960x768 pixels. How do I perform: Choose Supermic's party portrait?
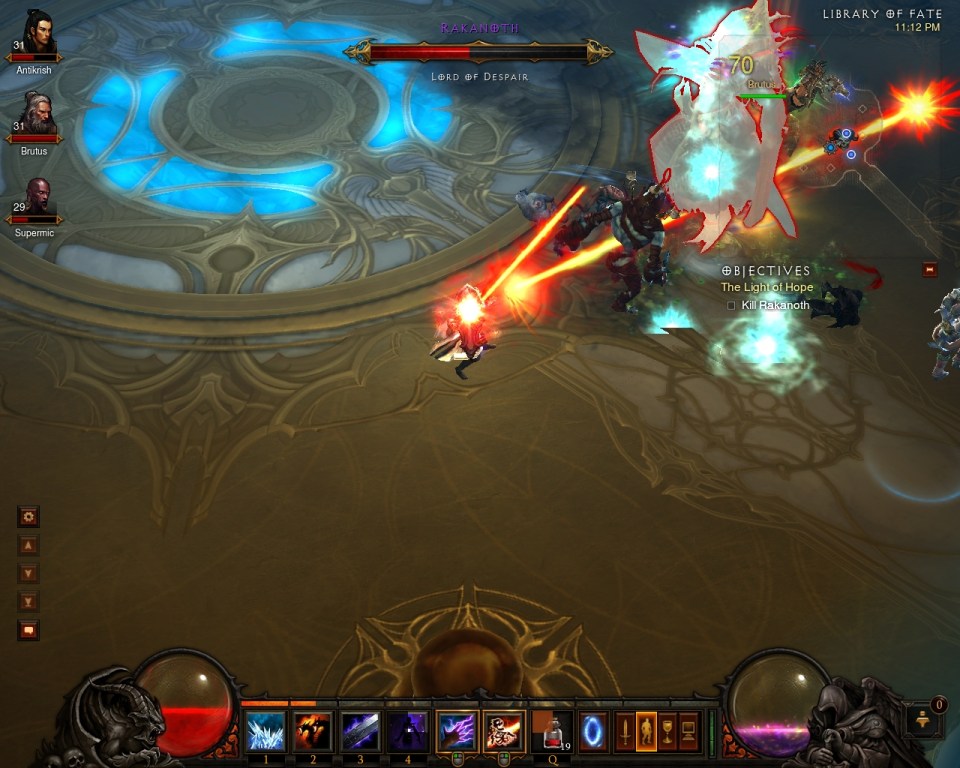[x=38, y=199]
